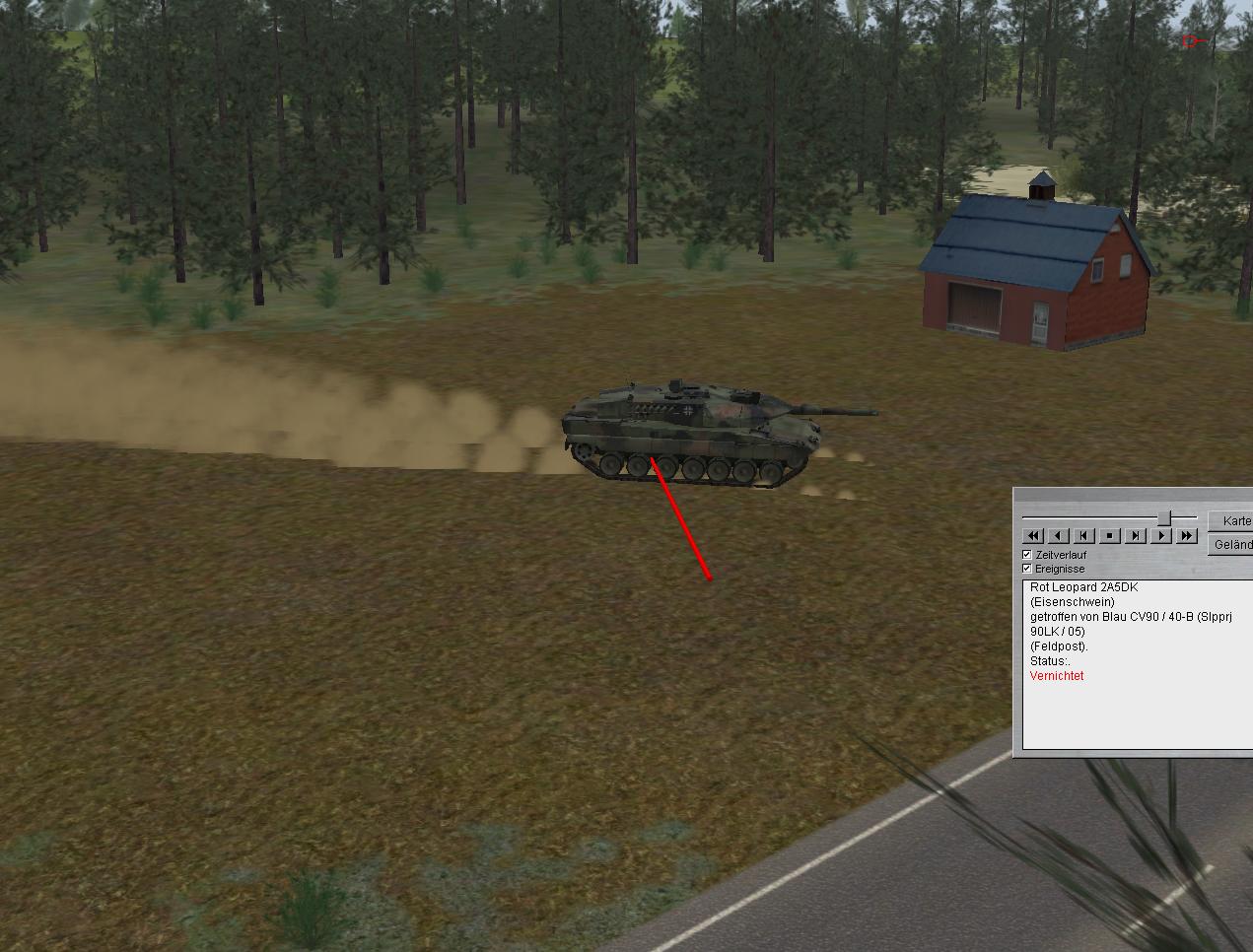Play the replay forward
The width and height of the screenshot is (1253, 952).
(x=1161, y=535)
